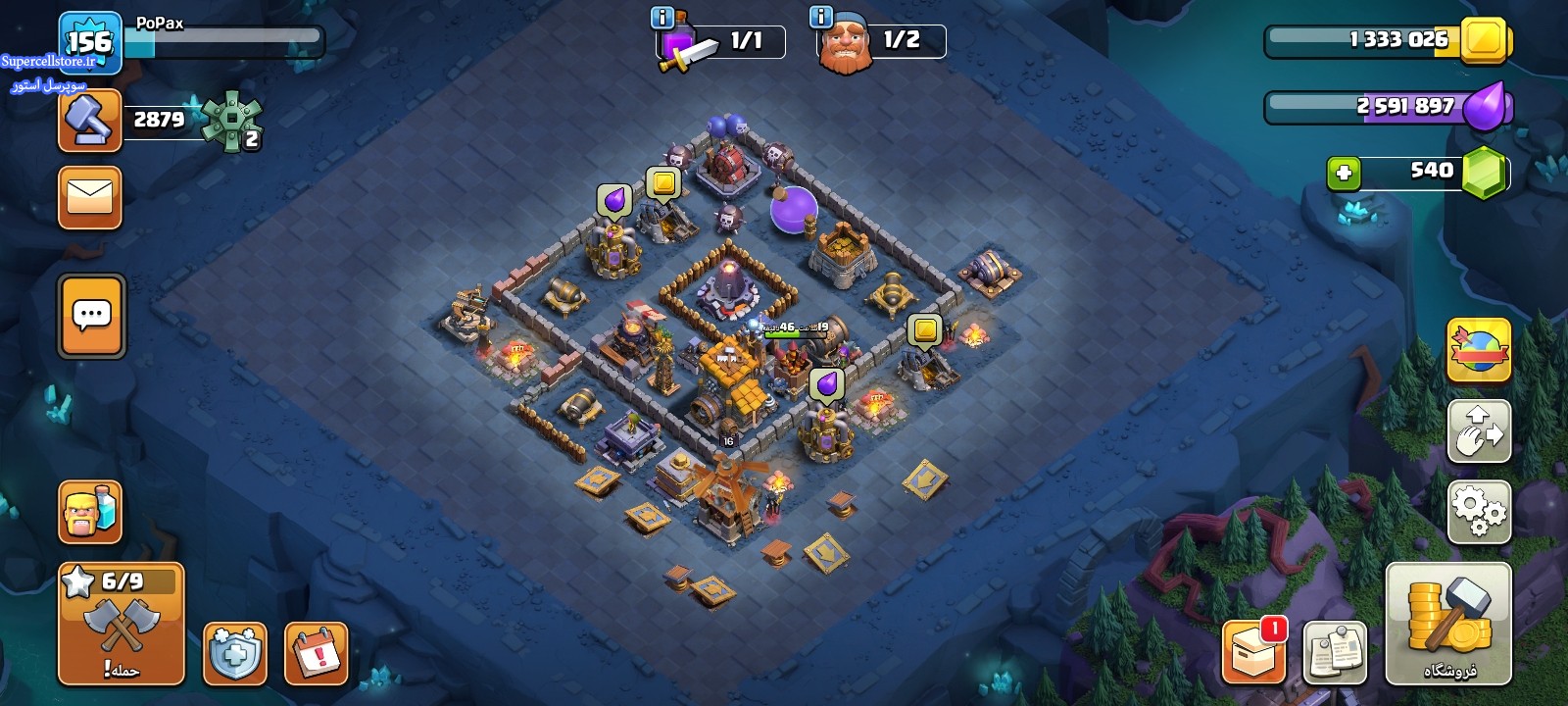Open the level 156 player profile badge

[x=89, y=42]
